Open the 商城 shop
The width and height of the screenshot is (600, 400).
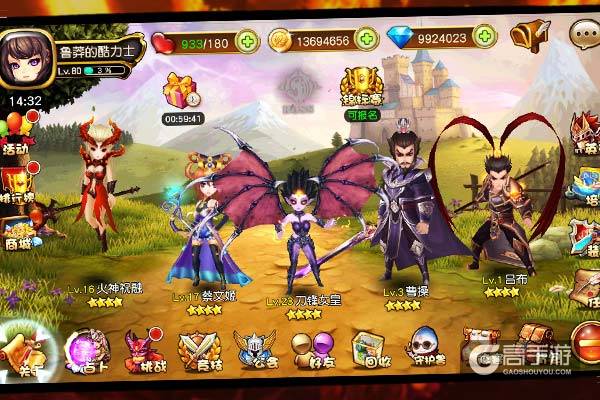click(18, 231)
